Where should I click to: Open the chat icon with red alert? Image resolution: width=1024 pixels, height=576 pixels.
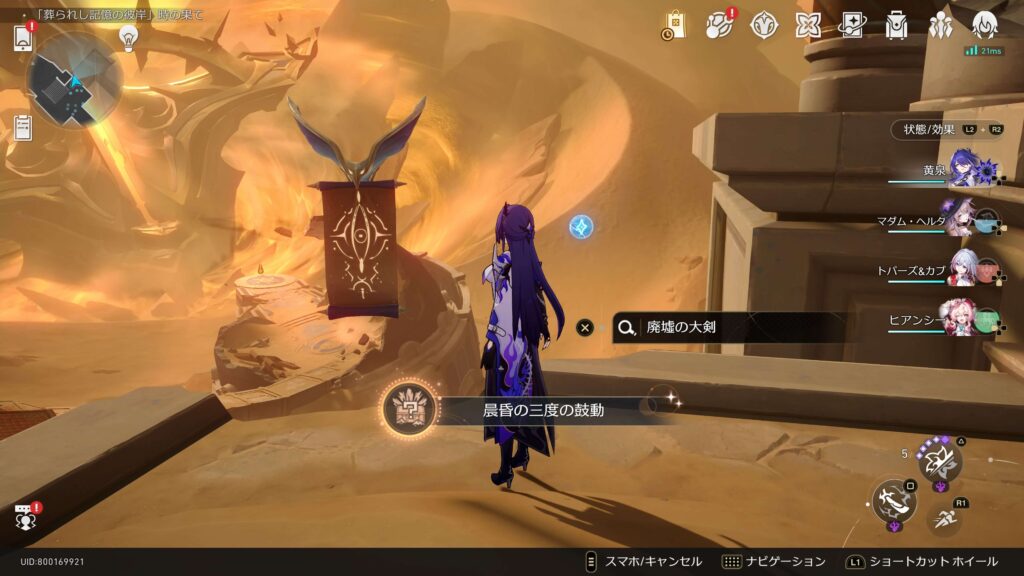[x=24, y=516]
